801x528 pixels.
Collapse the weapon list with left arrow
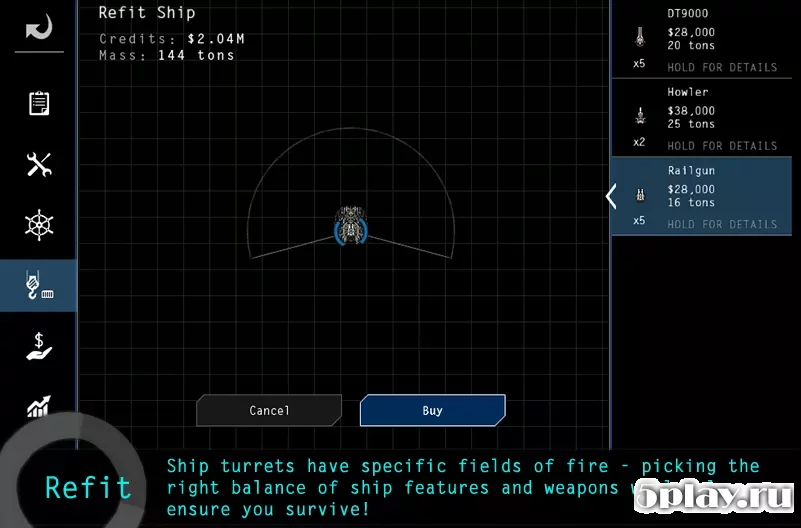tap(611, 197)
